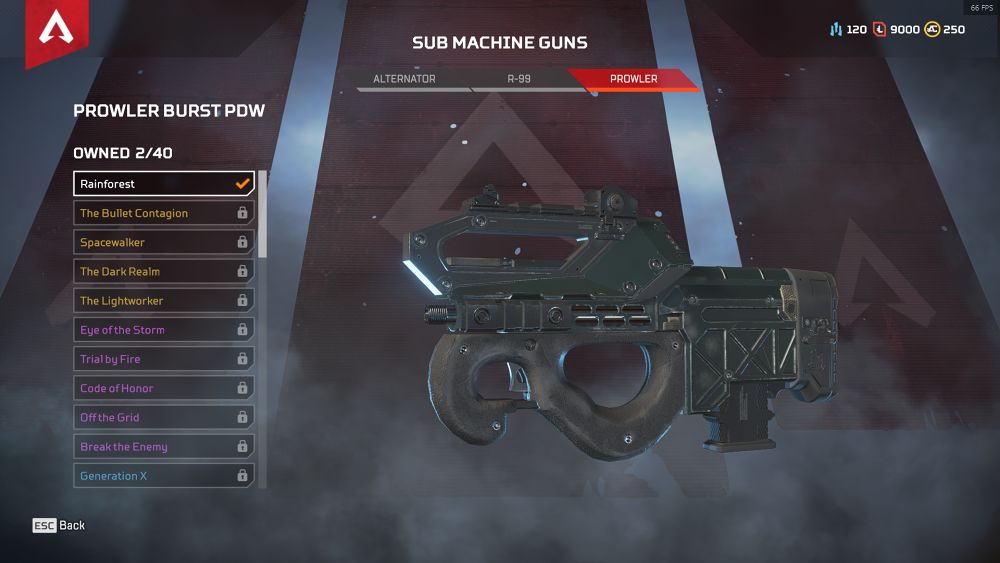This screenshot has height=563, width=1000.
Task: Choose the Rainforest skin
Action: (x=164, y=184)
